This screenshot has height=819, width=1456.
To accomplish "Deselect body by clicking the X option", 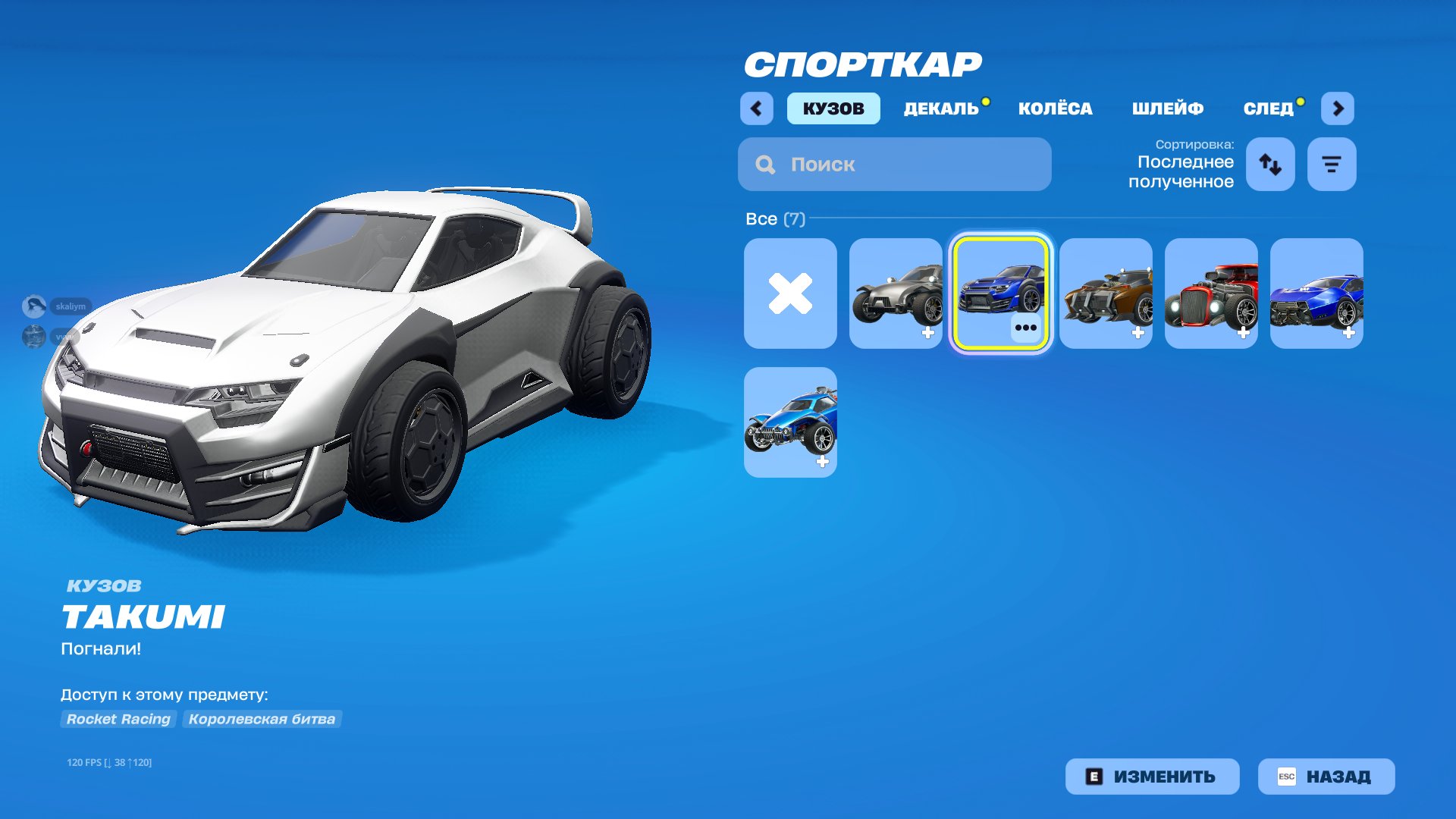I will click(790, 295).
